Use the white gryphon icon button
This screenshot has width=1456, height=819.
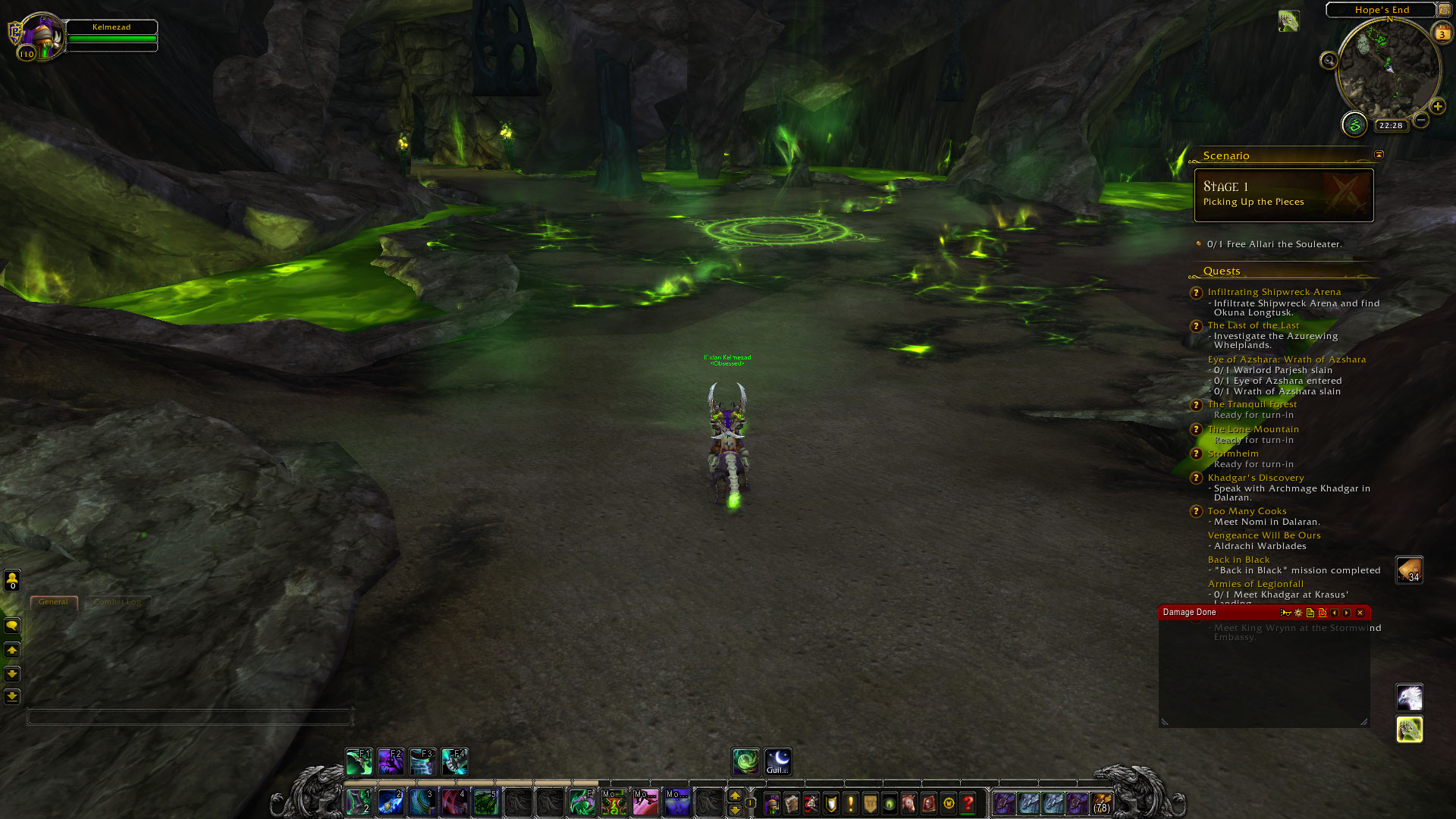[x=1410, y=697]
